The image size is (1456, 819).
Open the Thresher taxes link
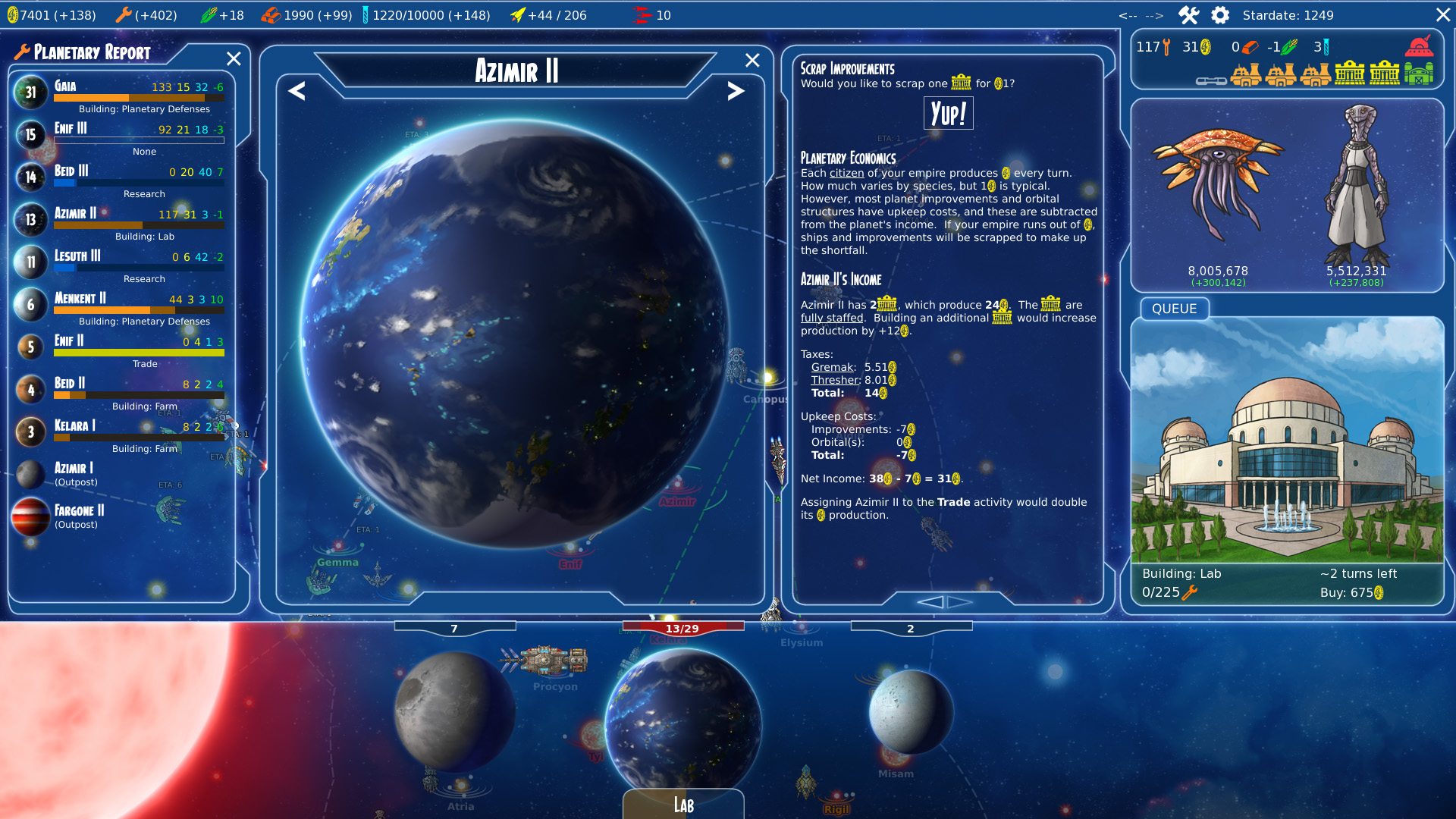coord(836,380)
